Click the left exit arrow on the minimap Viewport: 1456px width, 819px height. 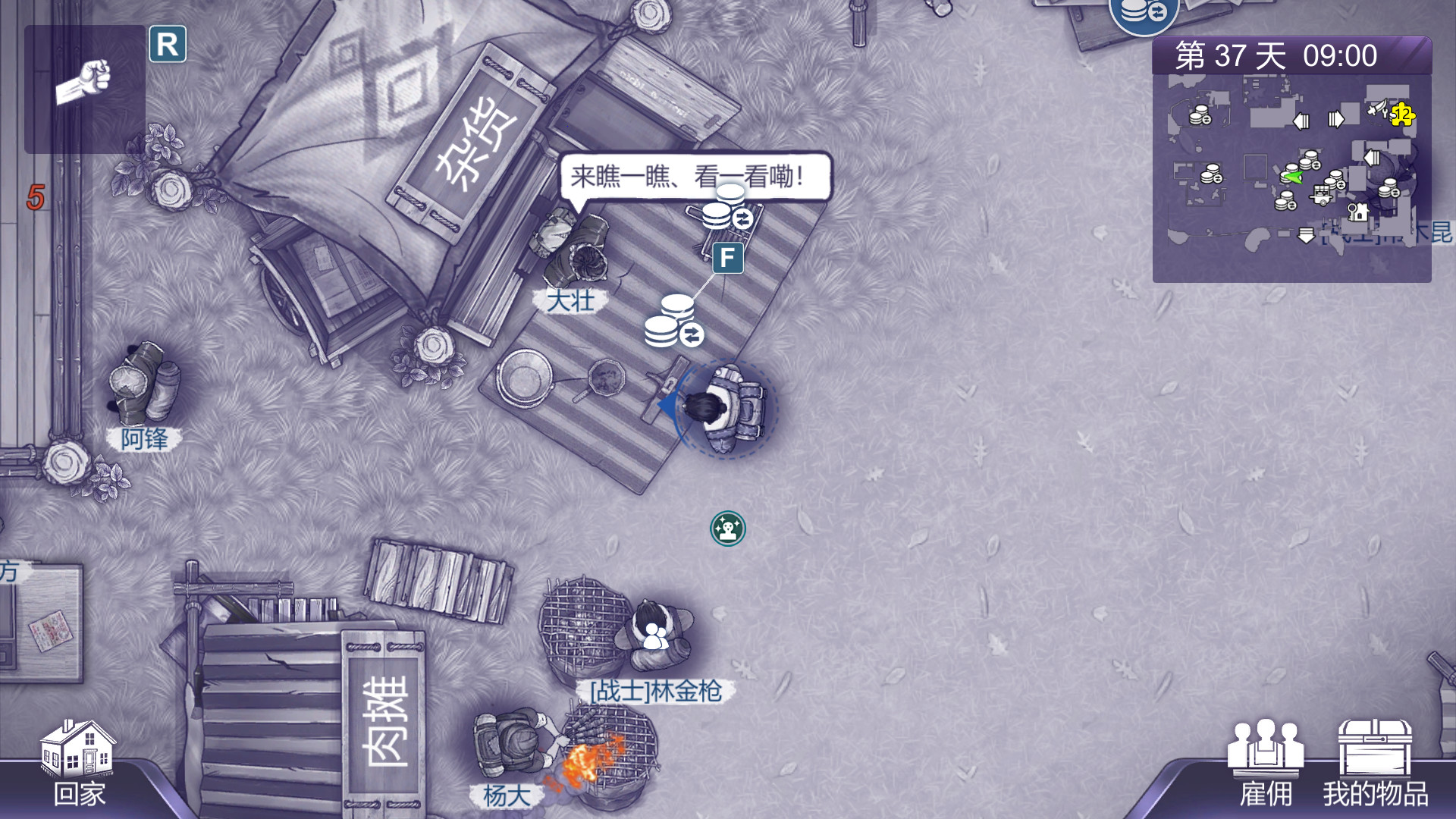coord(1301,121)
